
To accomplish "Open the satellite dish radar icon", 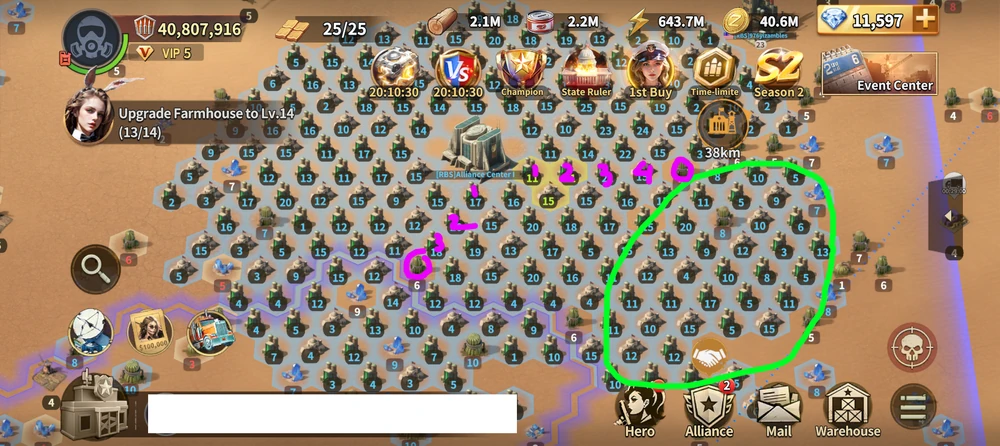I will (90, 331).
